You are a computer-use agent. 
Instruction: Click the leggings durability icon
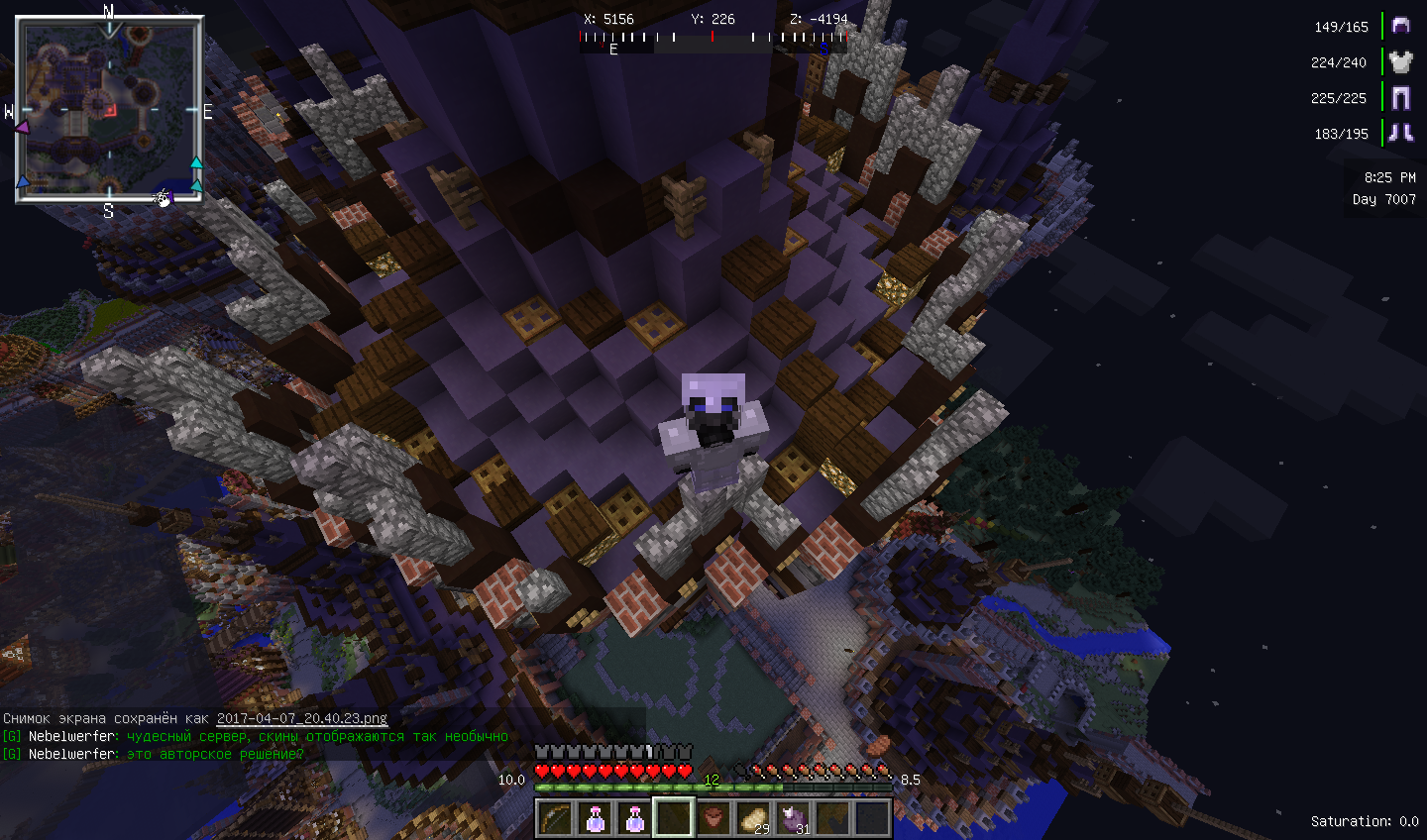click(x=1400, y=97)
